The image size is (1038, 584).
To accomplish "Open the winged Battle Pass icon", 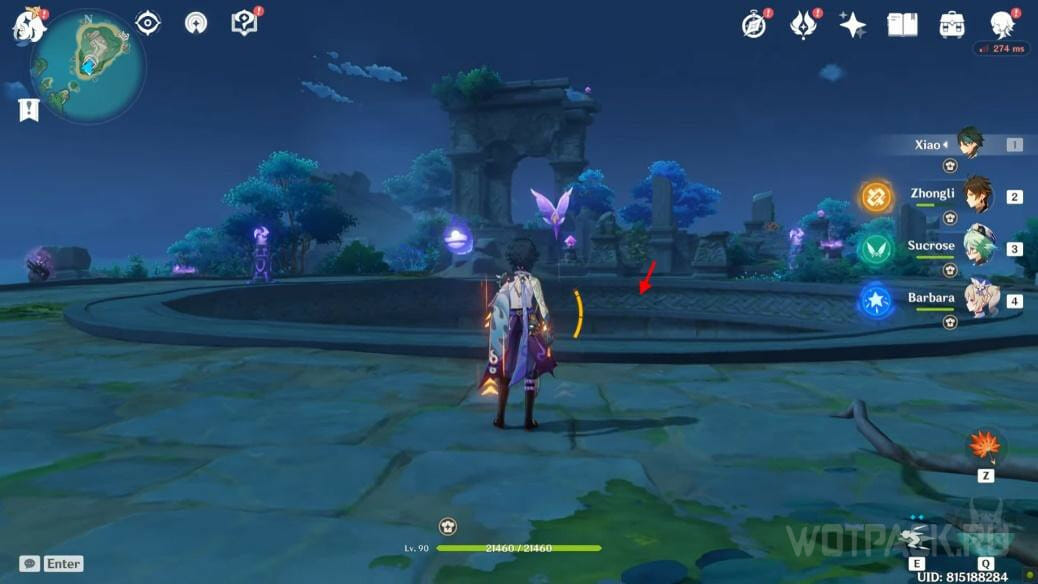I will [803, 25].
